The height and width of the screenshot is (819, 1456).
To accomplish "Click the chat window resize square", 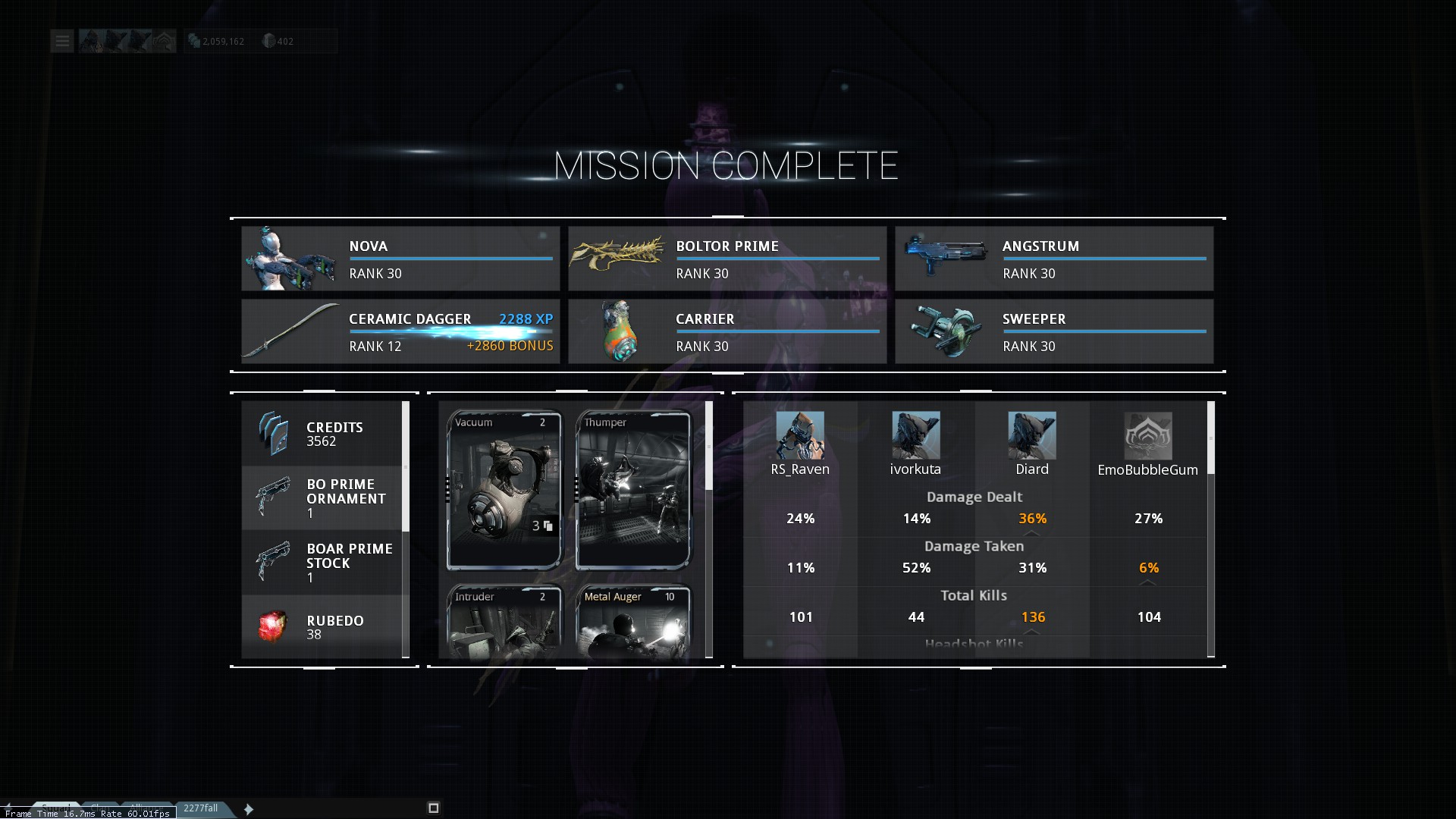I will tap(434, 808).
